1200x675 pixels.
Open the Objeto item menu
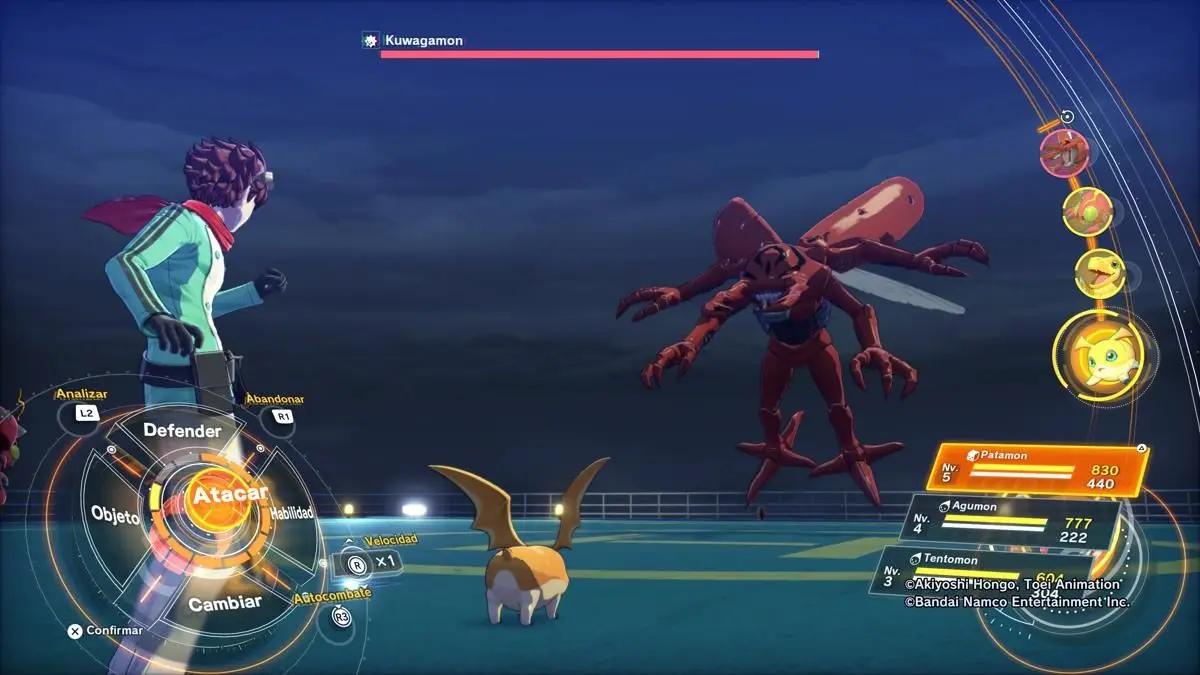[x=114, y=515]
